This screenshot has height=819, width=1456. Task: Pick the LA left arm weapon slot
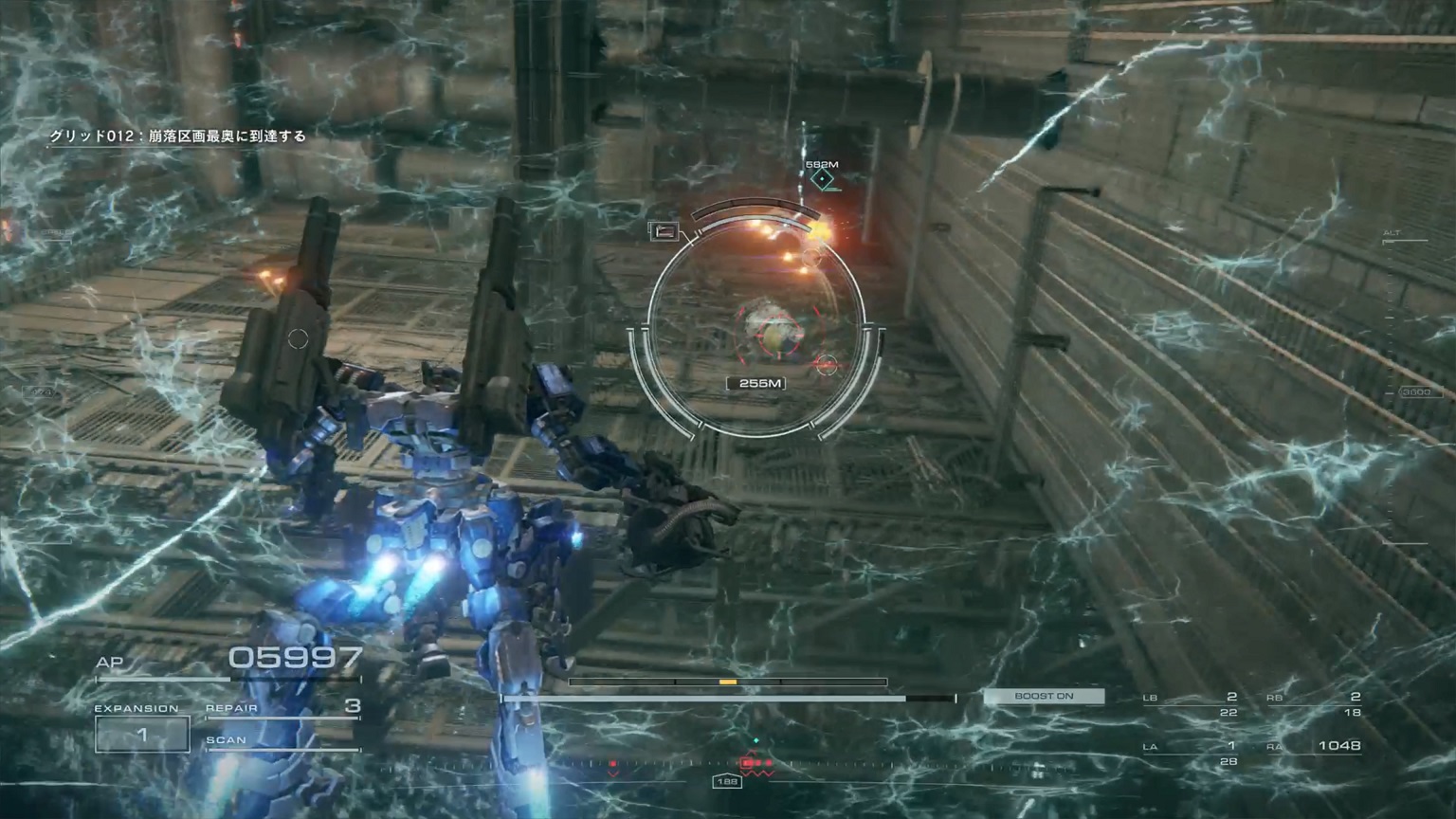tap(1192, 753)
